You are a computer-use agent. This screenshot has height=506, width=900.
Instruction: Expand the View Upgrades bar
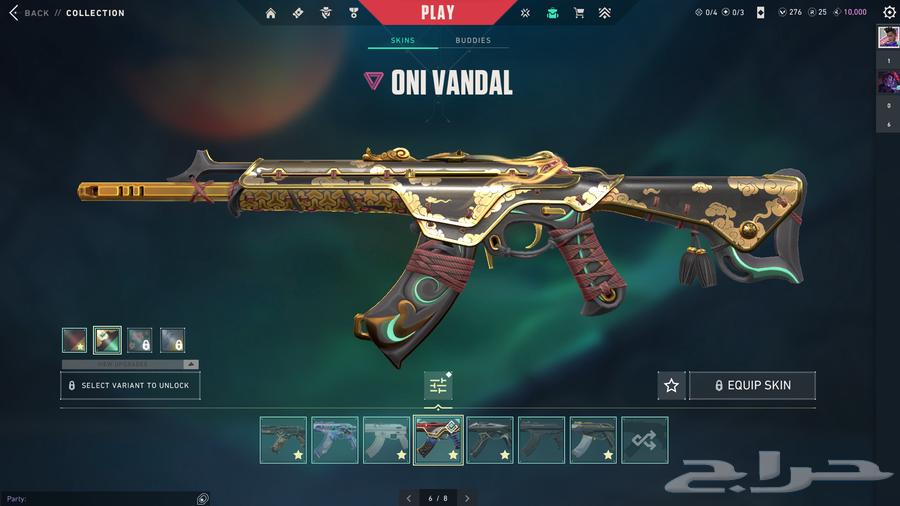point(130,364)
